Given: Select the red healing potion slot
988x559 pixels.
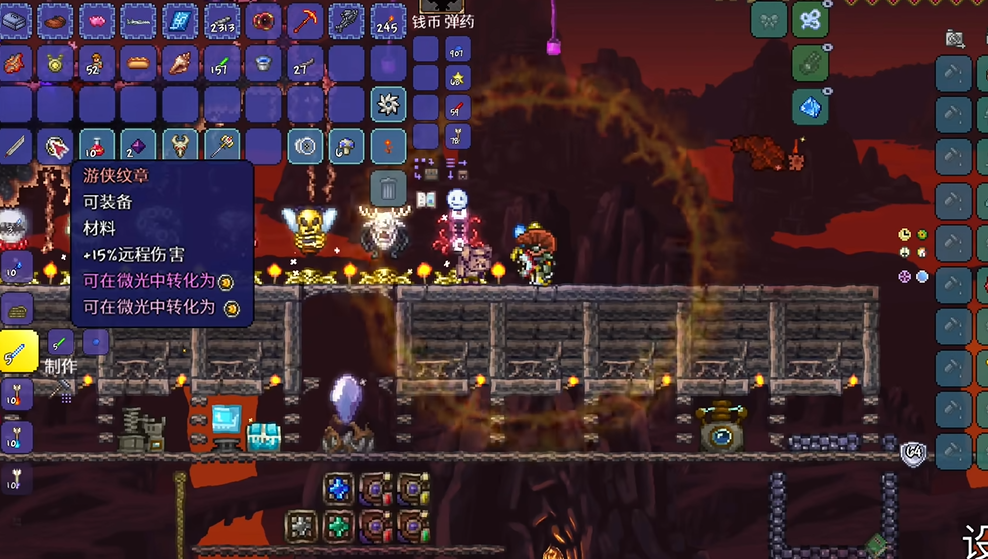Looking at the screenshot, I should (95, 147).
